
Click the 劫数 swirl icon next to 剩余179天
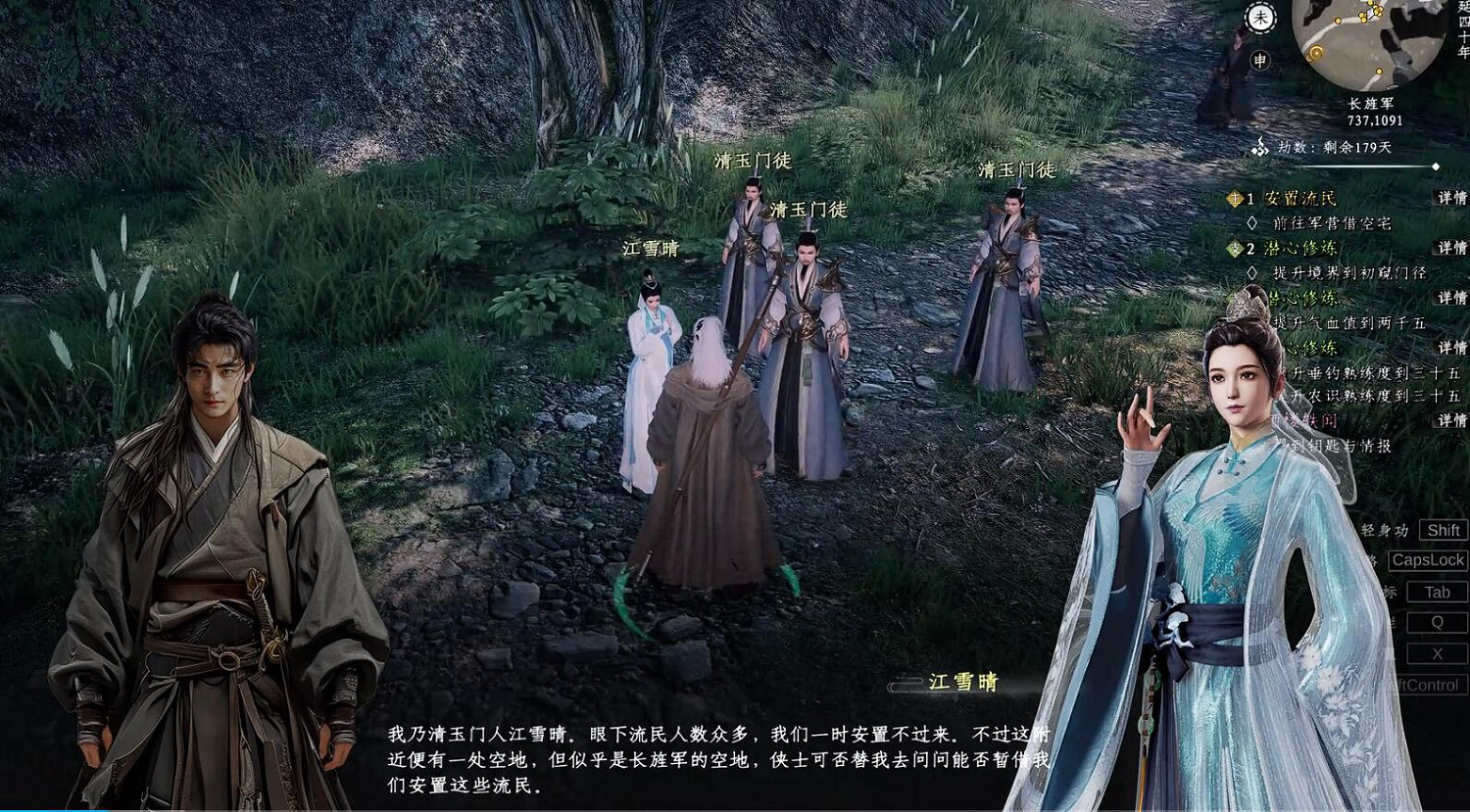tap(1259, 145)
